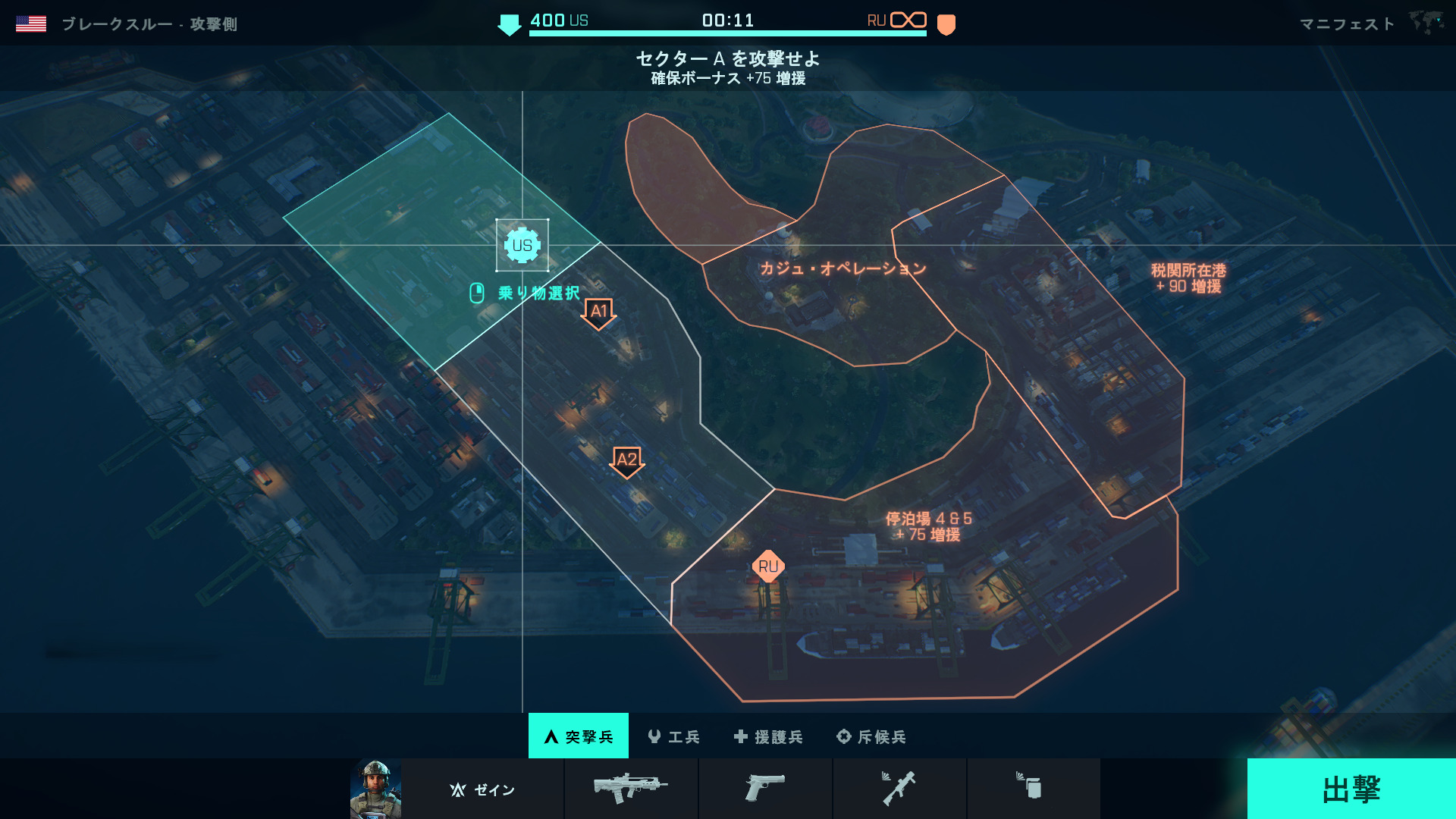The height and width of the screenshot is (819, 1456).
Task: Switch to the 斥候兵 recon class tab
Action: click(x=871, y=736)
